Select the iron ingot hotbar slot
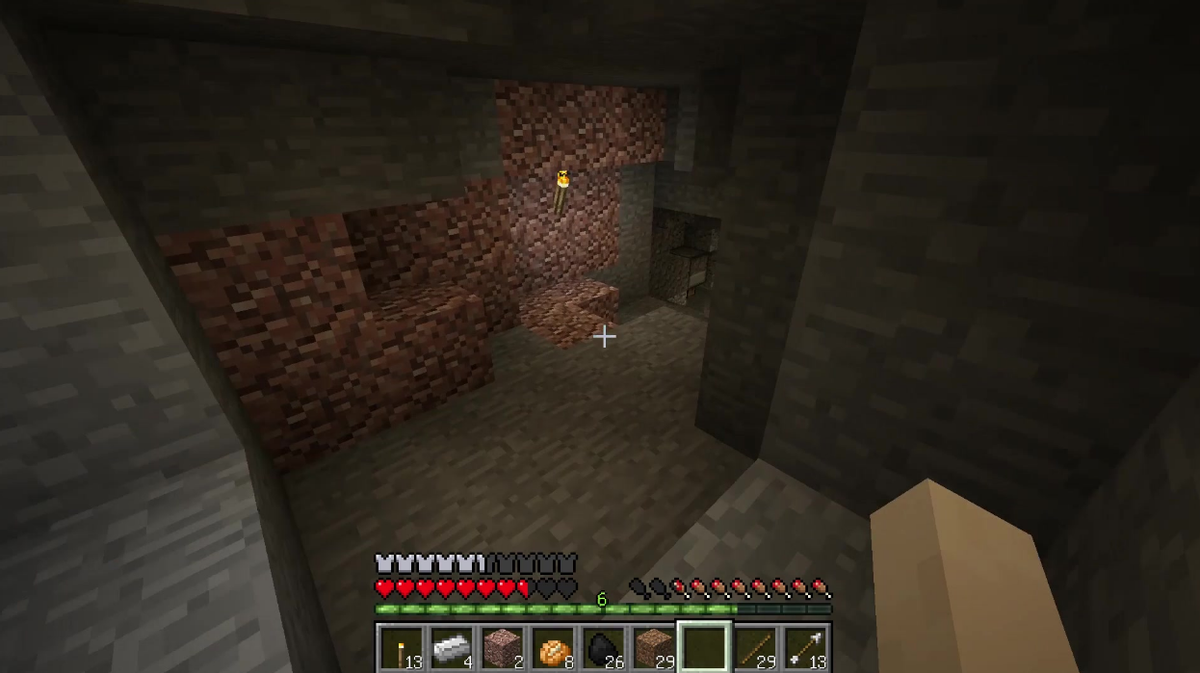This screenshot has width=1200, height=673. tap(452, 647)
